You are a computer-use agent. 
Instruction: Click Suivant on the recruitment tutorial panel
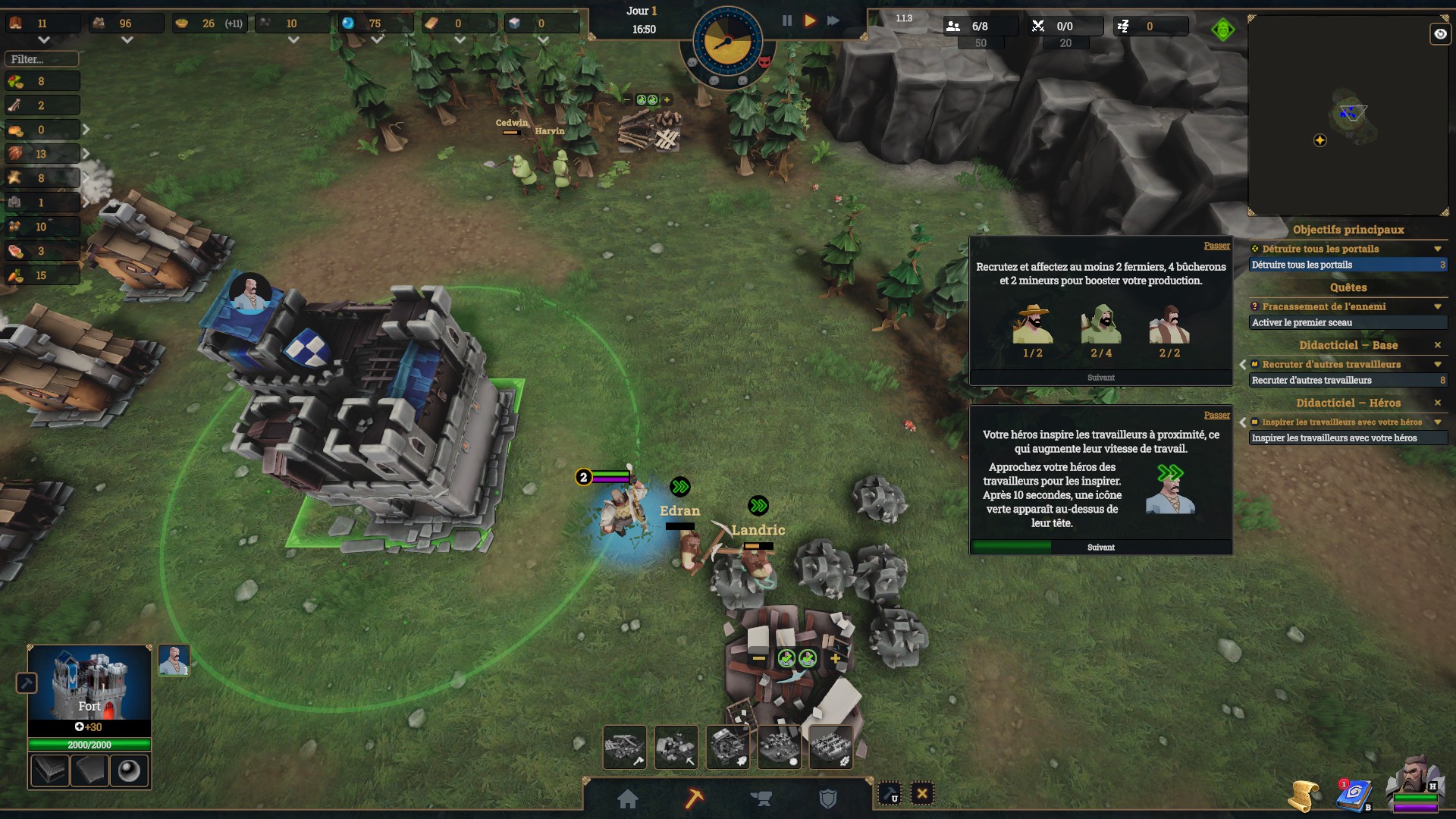tap(1100, 378)
